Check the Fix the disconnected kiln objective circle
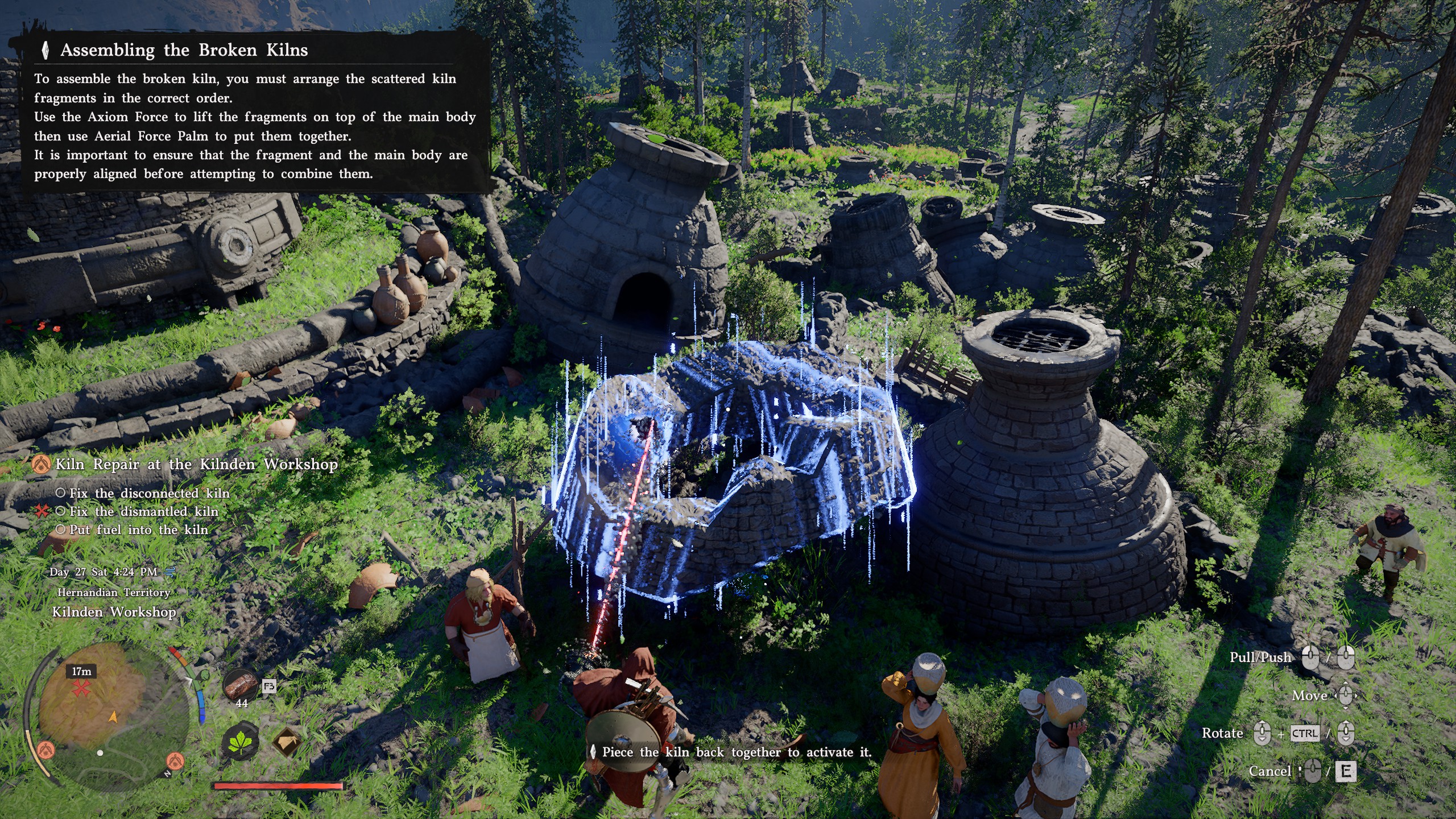 [61, 494]
